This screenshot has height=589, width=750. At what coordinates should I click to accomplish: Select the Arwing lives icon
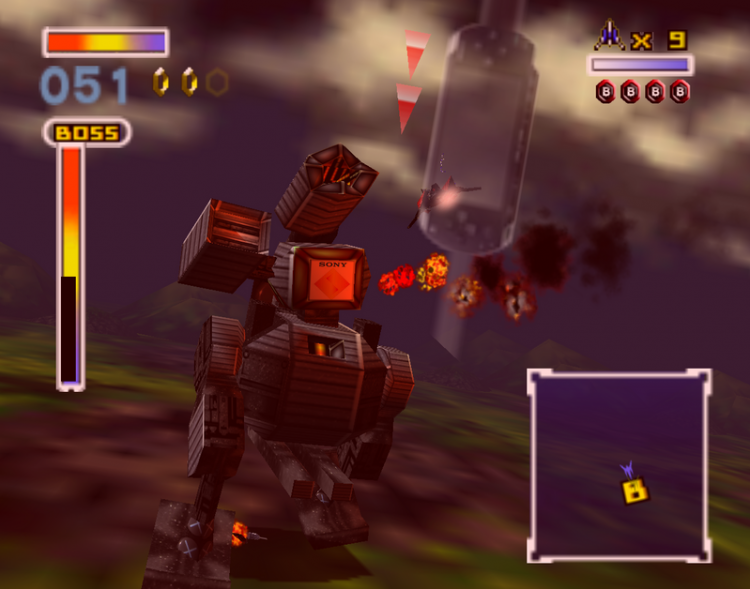[x=608, y=37]
